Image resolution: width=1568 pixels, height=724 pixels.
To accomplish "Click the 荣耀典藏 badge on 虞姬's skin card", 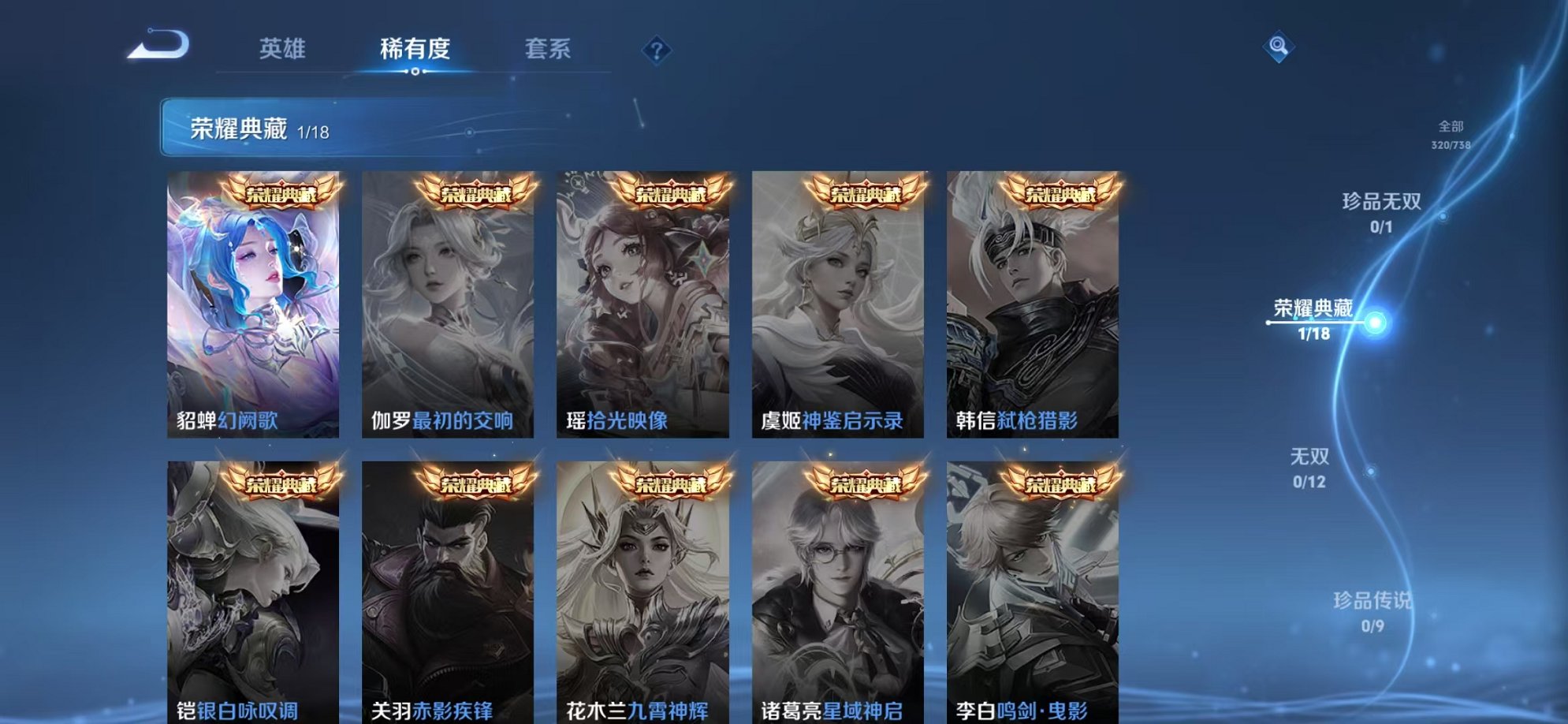I will pos(863,193).
